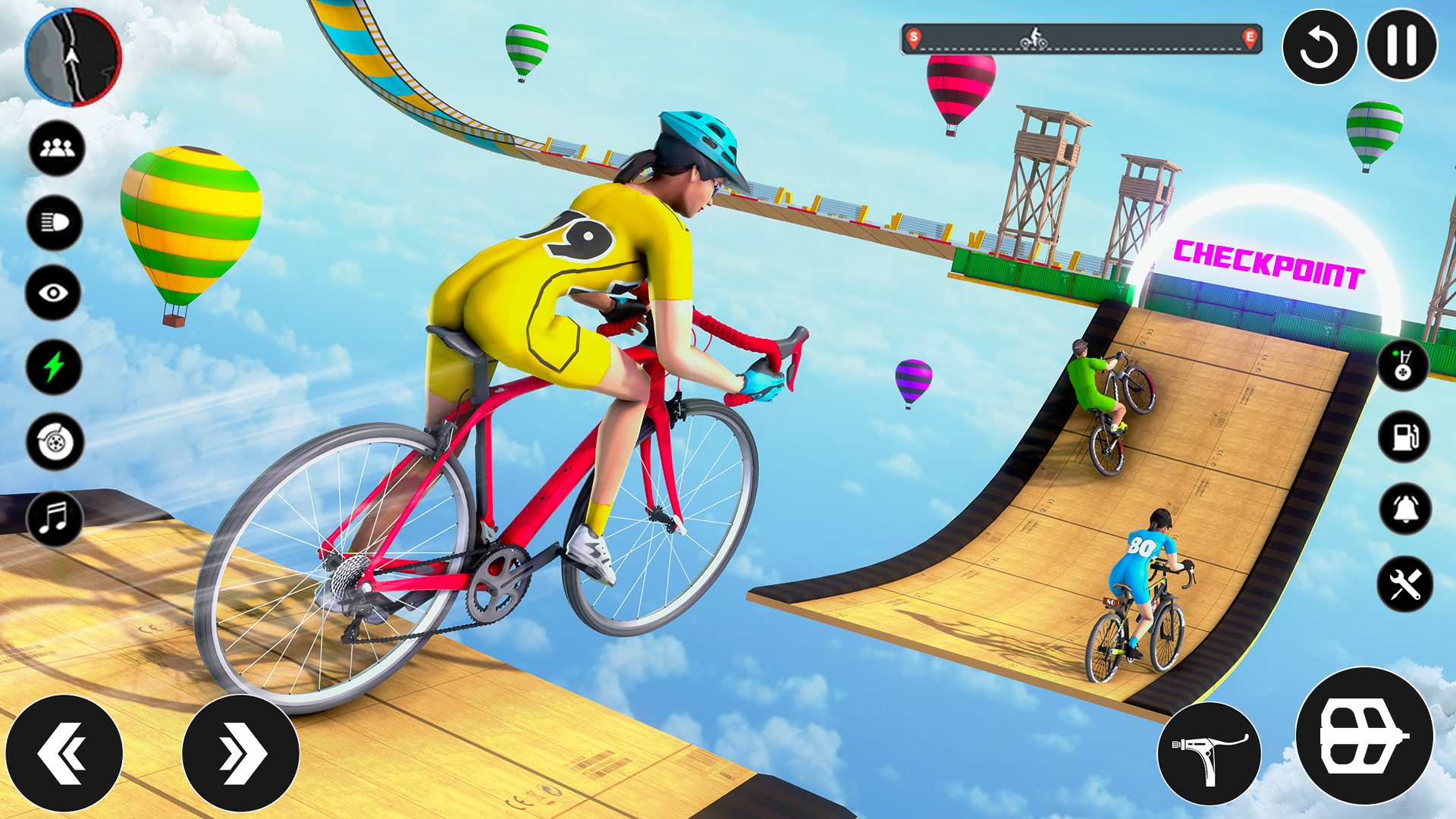Activate the green nitro boost
Viewport: 1456px width, 819px height.
[53, 362]
